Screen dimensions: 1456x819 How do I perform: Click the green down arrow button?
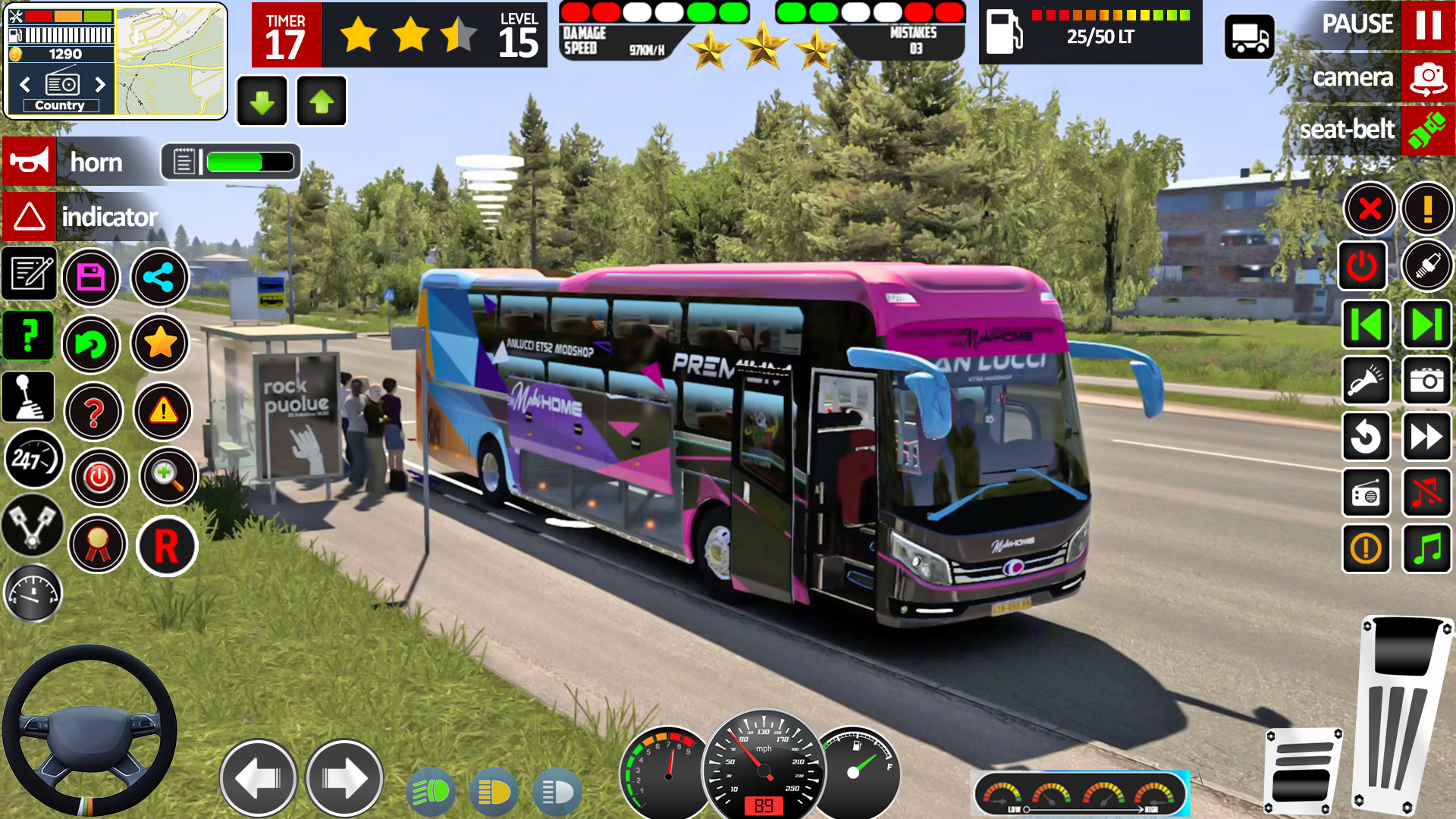coord(262,101)
